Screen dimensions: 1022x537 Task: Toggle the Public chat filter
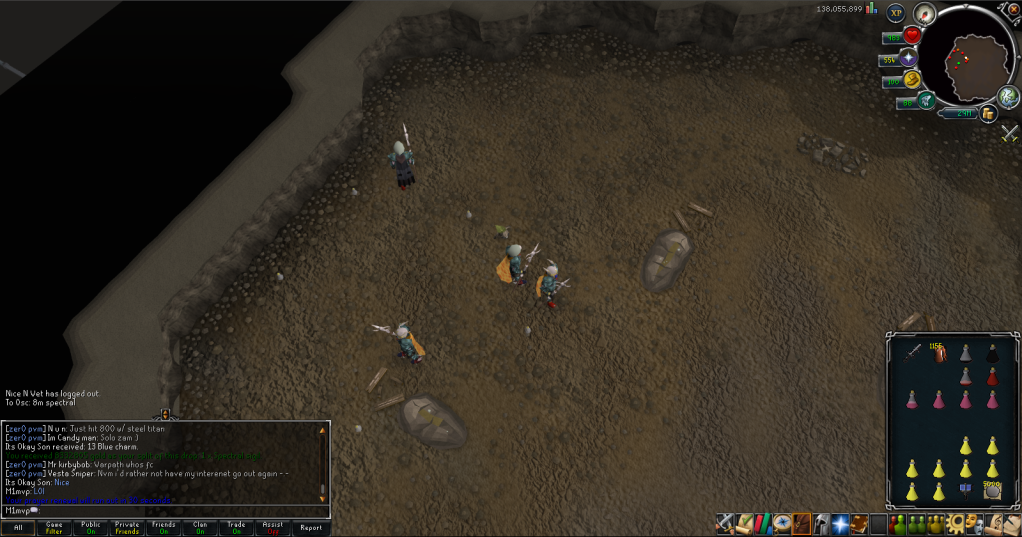(91, 527)
